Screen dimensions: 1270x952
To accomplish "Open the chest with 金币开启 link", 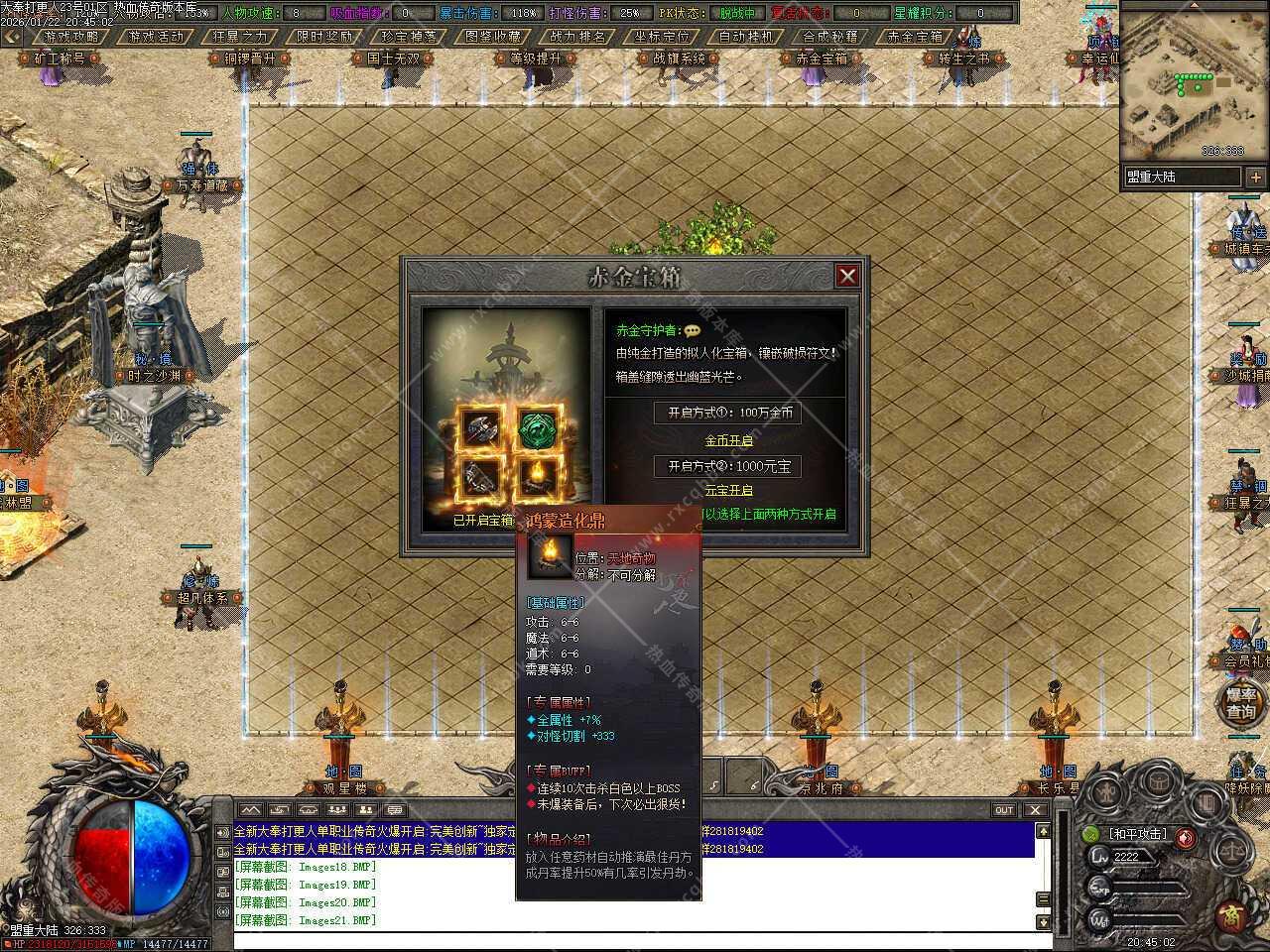I will point(728,440).
